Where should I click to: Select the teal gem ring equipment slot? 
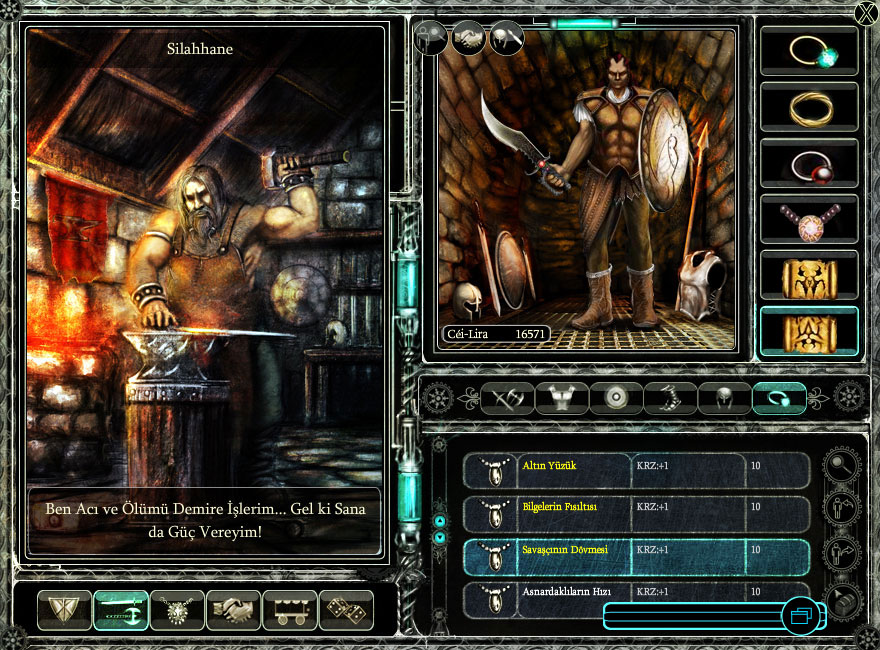(x=809, y=51)
